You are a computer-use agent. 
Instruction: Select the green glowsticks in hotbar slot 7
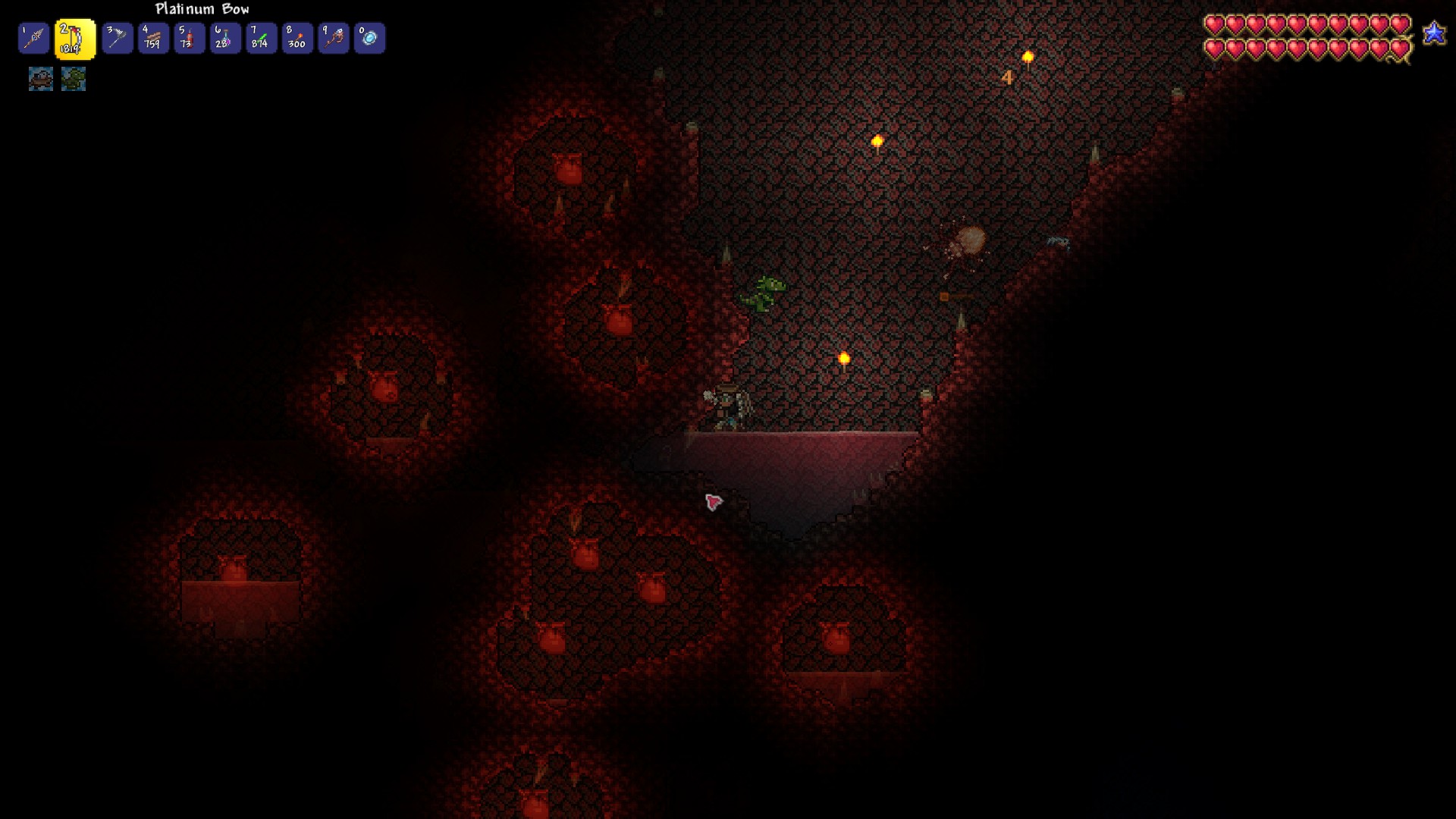(x=262, y=37)
